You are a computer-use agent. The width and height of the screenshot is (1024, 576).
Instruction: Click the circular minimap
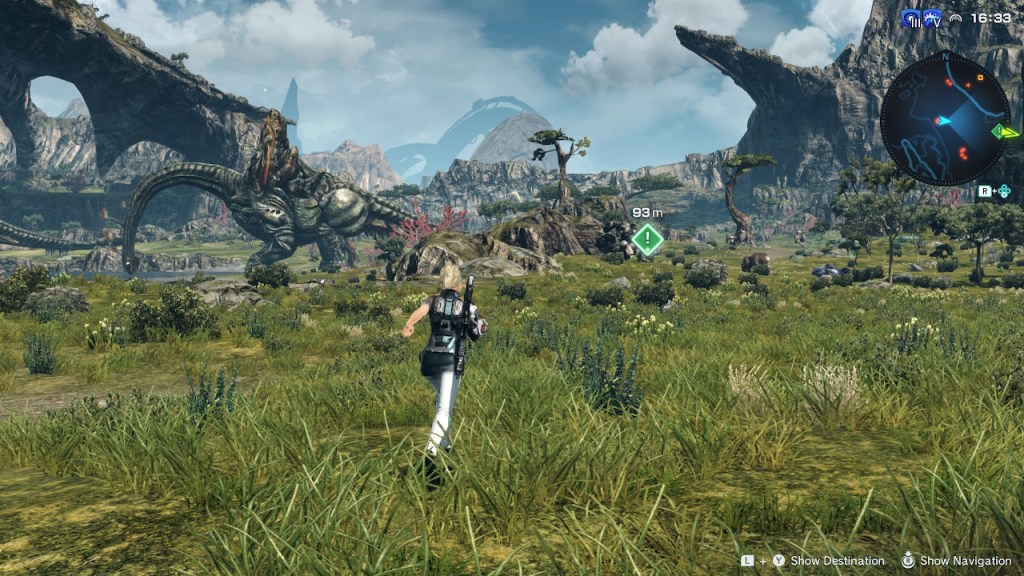(x=944, y=122)
